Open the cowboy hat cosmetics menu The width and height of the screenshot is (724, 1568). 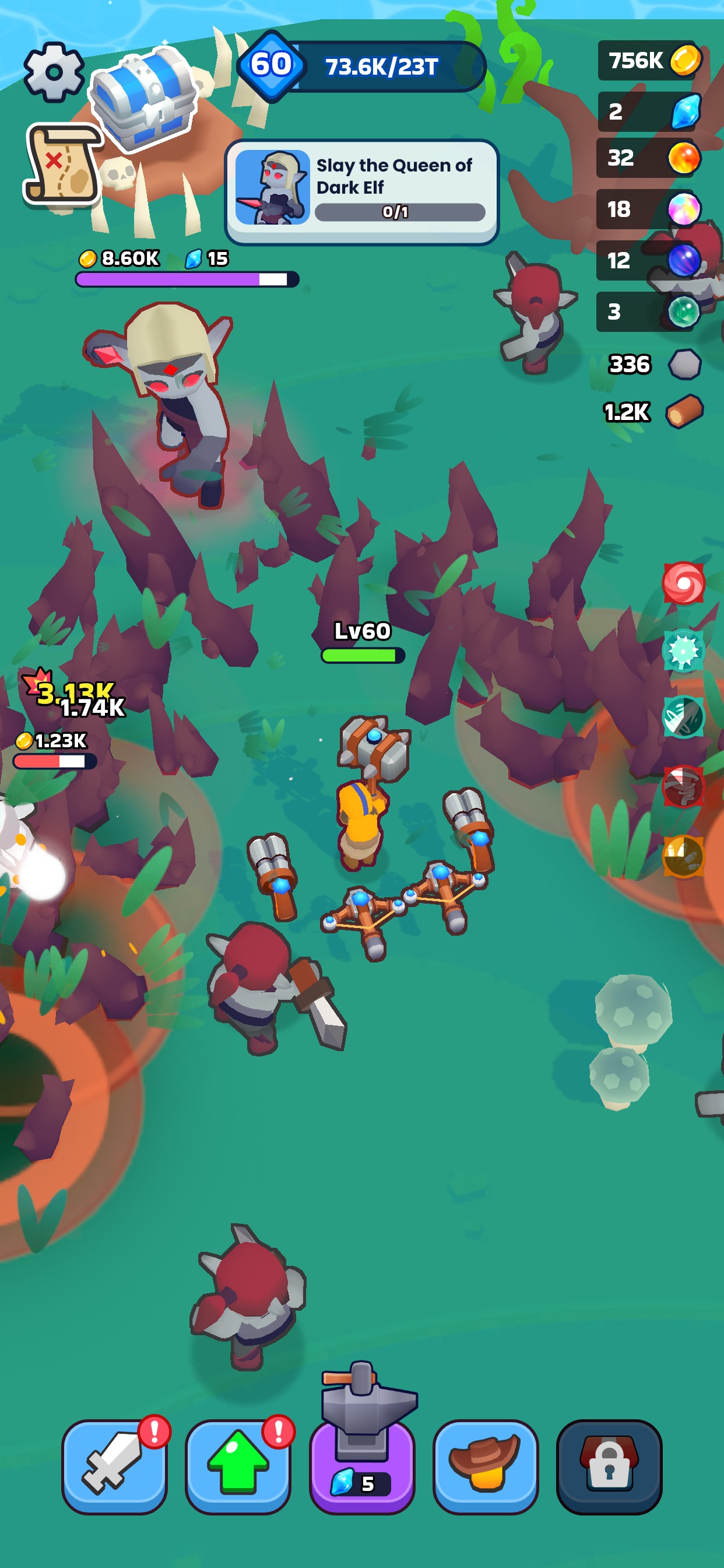(485, 1466)
